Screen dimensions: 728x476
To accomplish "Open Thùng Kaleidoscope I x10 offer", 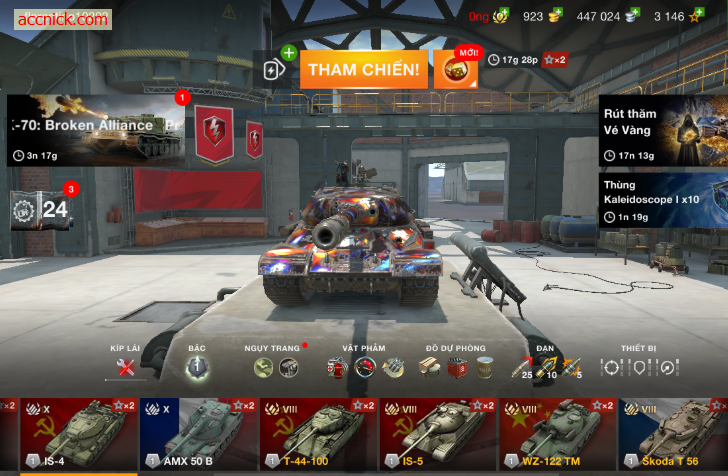I will click(663, 200).
